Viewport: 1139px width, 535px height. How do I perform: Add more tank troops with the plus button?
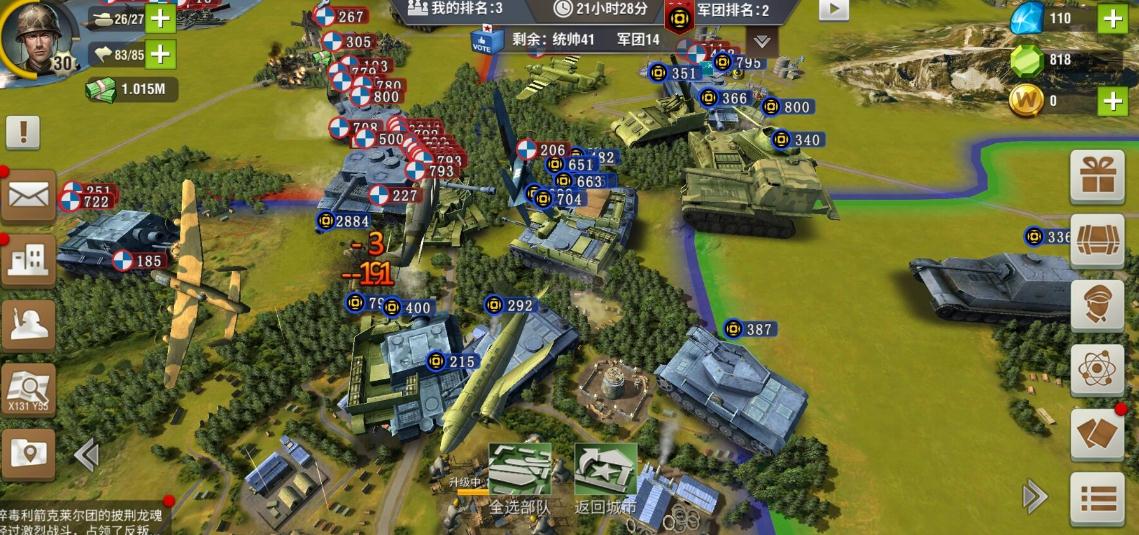pos(161,18)
